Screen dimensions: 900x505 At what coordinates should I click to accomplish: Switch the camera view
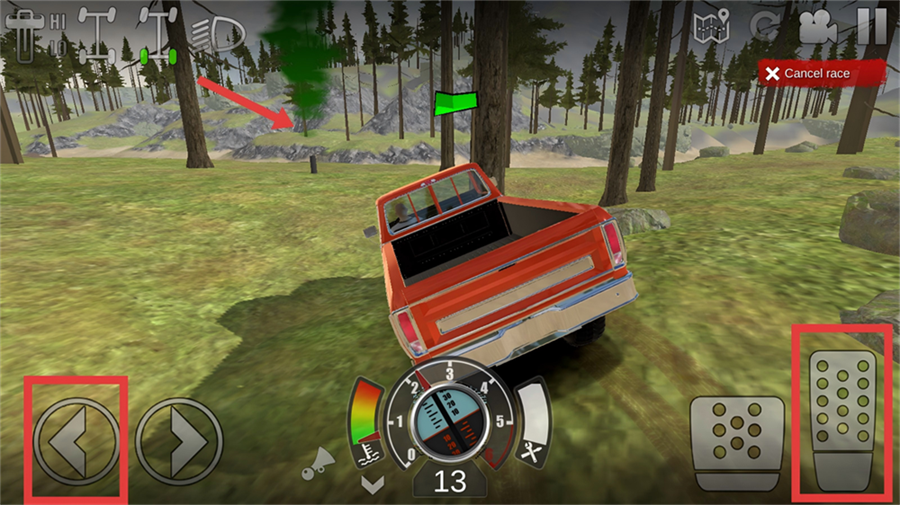coord(817,27)
